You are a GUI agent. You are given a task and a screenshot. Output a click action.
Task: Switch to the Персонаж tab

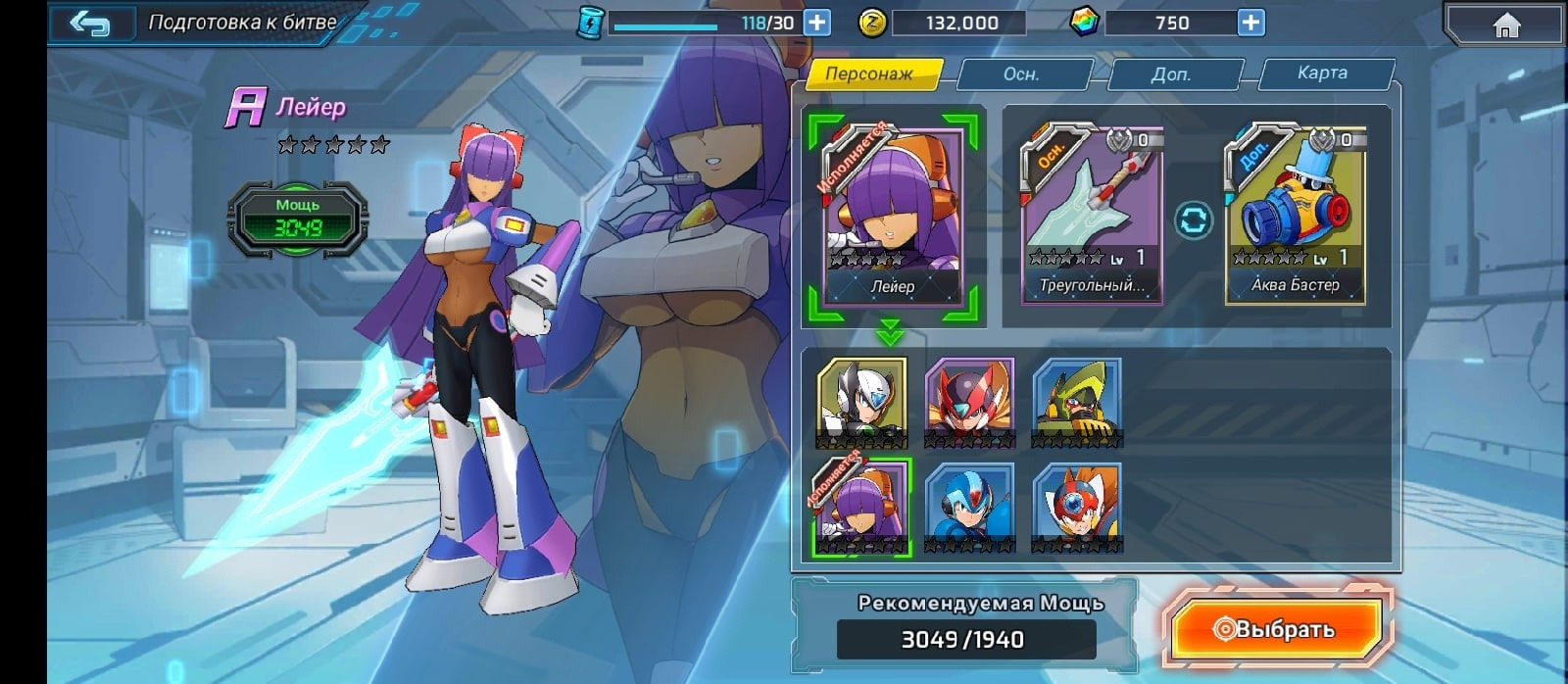[x=868, y=73]
